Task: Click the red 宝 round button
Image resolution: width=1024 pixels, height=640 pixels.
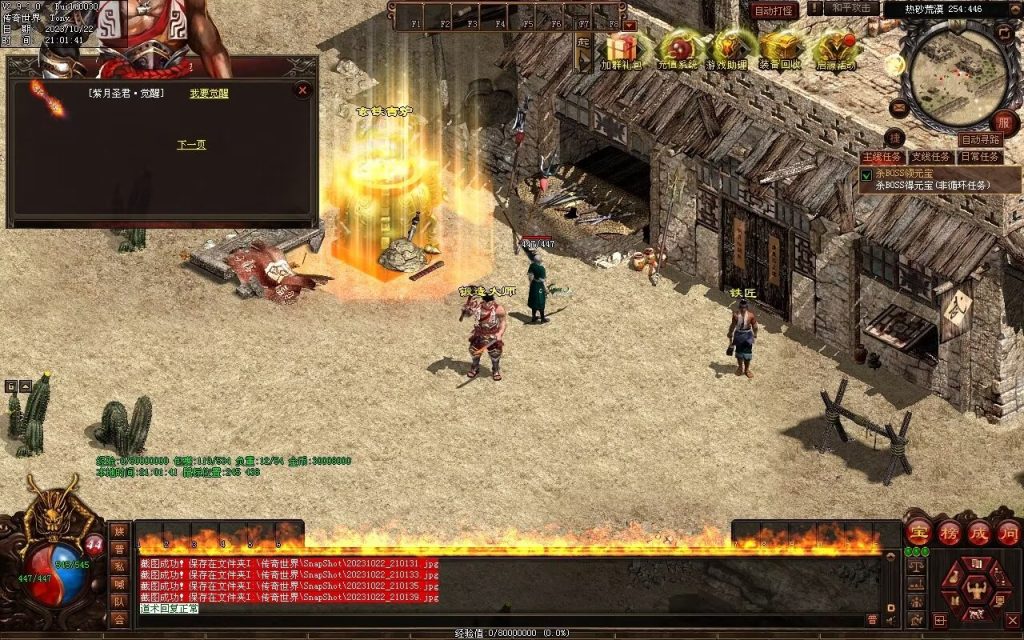Action: click(919, 532)
